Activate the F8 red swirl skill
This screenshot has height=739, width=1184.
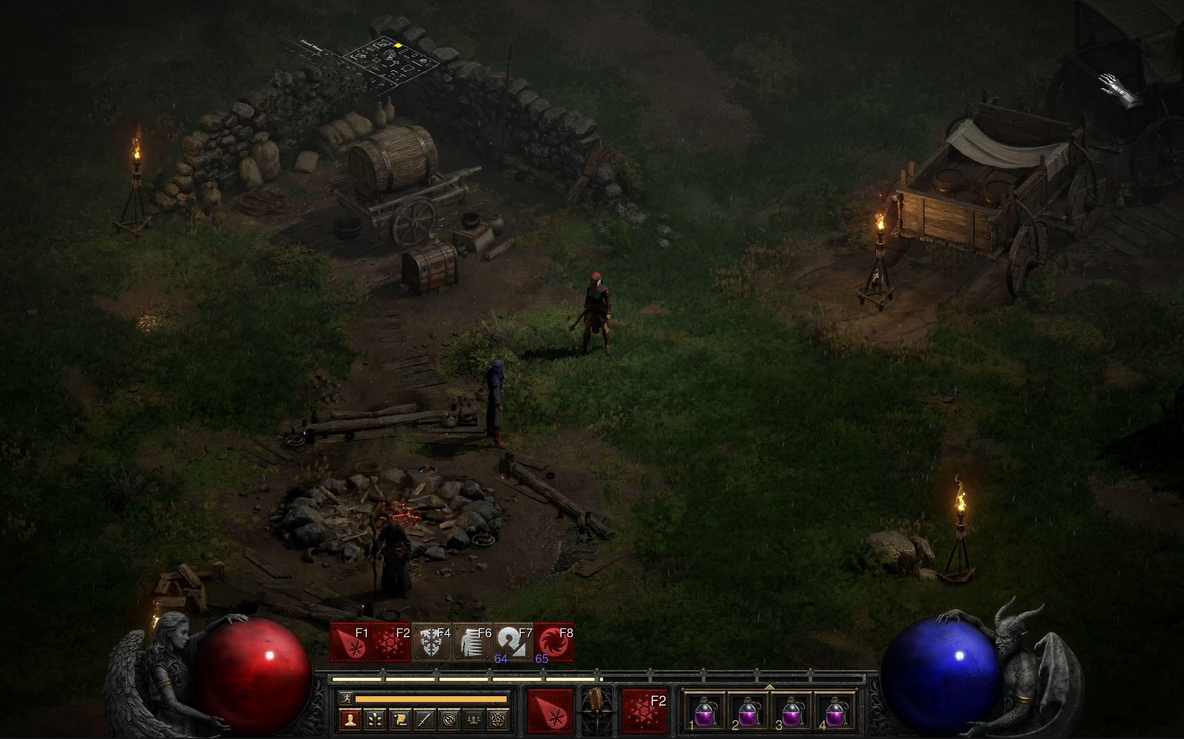coord(555,643)
